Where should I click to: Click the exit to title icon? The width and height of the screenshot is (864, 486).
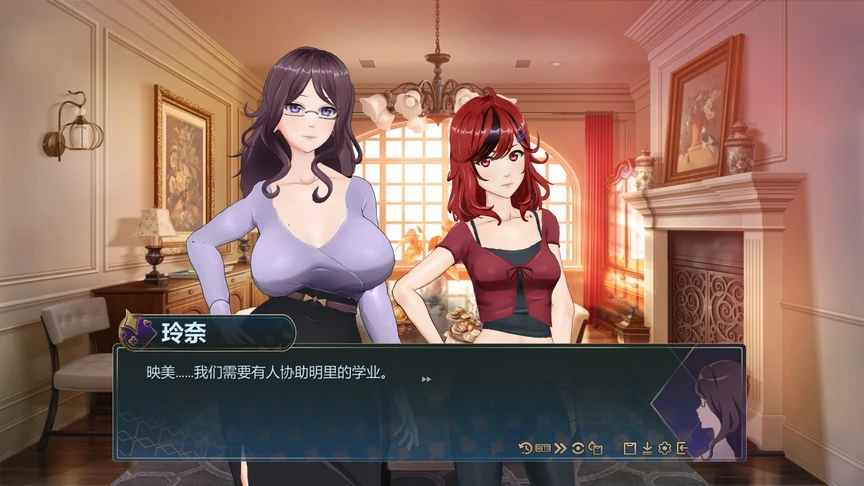click(x=682, y=447)
